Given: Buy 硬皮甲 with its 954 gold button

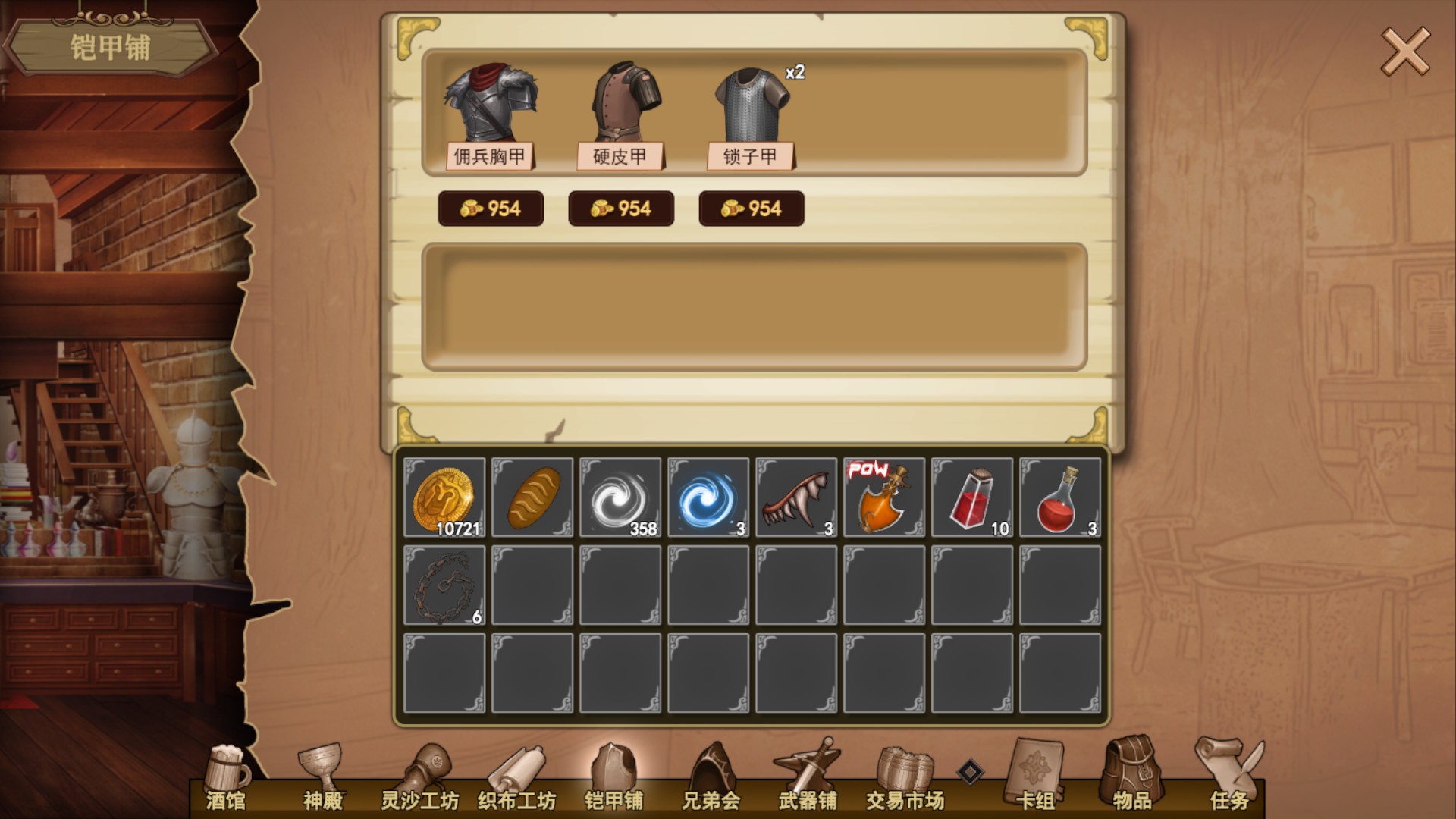Looking at the screenshot, I should pos(621,209).
